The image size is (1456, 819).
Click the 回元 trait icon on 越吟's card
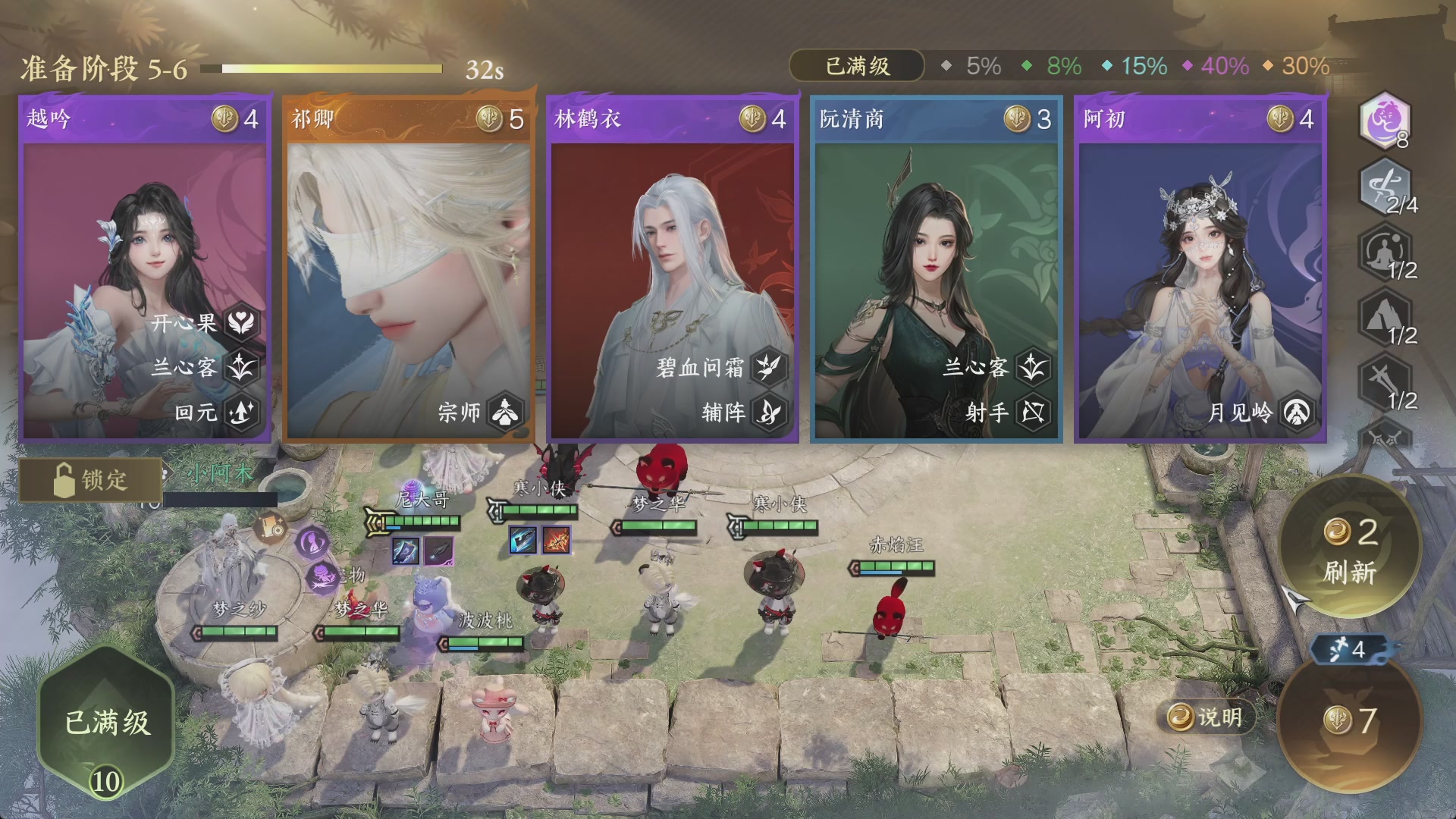[243, 413]
